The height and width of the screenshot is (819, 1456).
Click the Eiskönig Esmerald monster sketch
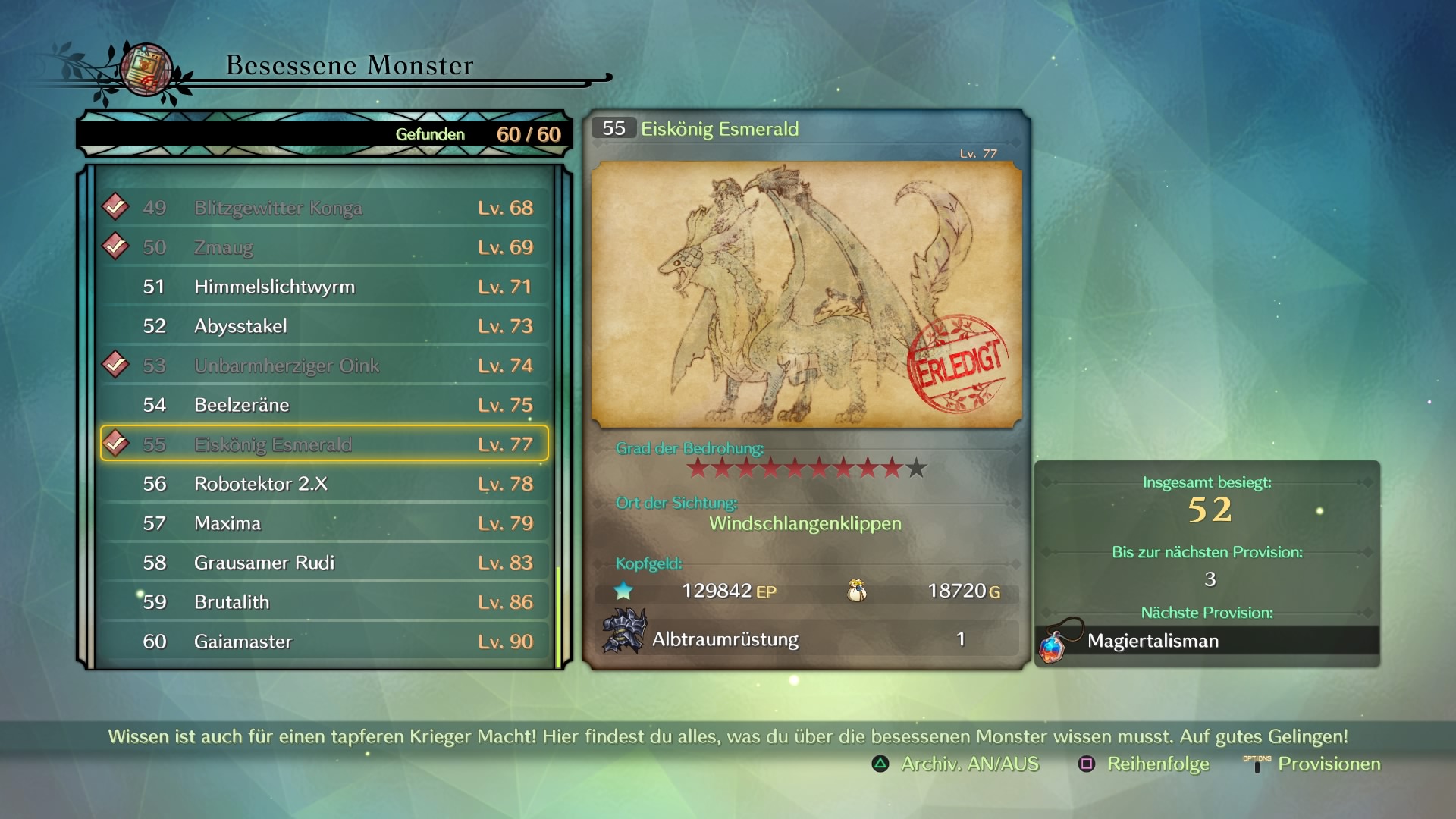pos(806,294)
